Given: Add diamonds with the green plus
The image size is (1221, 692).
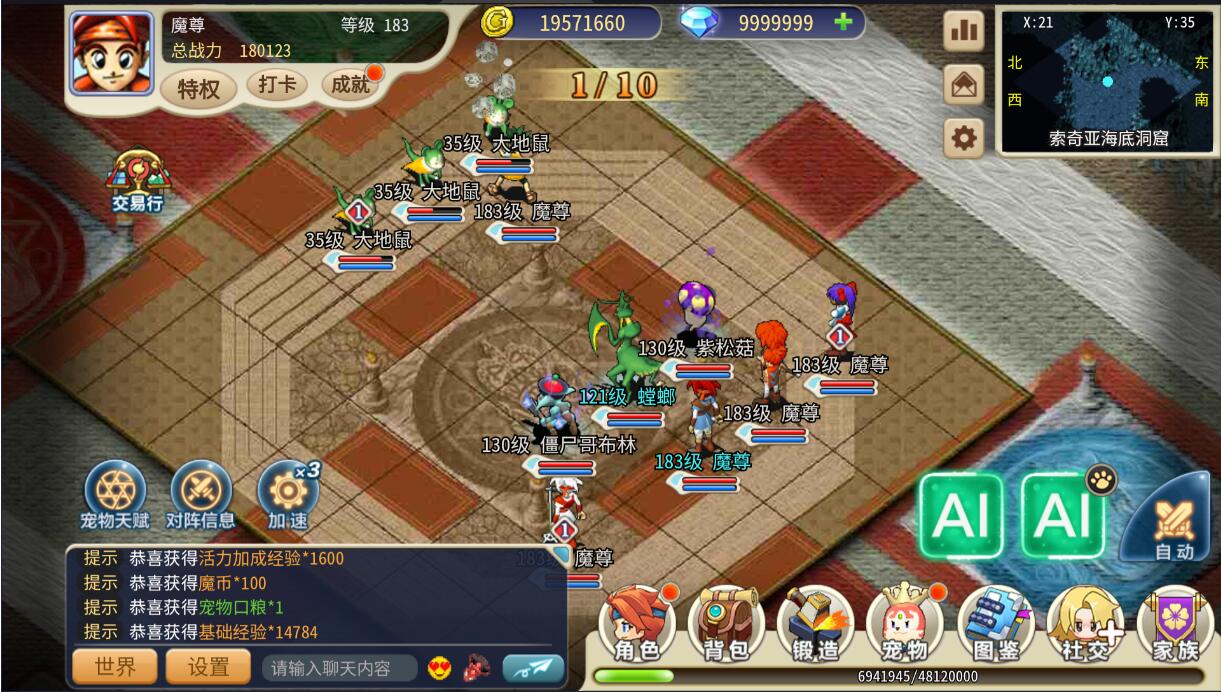Looking at the screenshot, I should pos(843,22).
